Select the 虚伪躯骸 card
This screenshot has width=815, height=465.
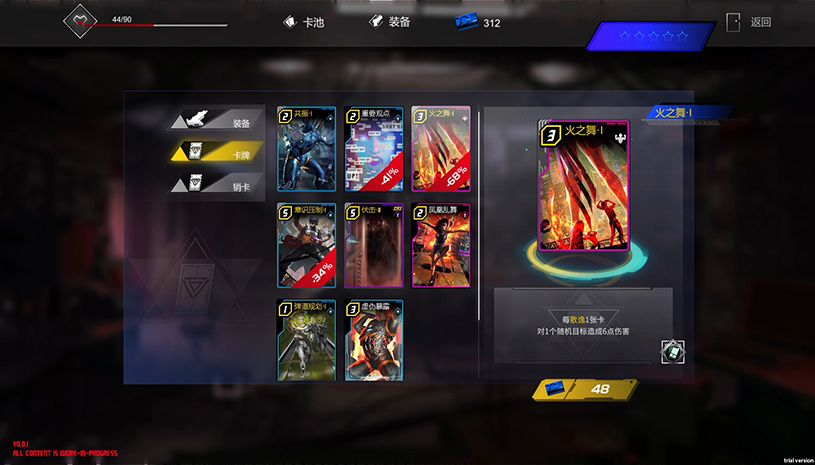(x=373, y=340)
